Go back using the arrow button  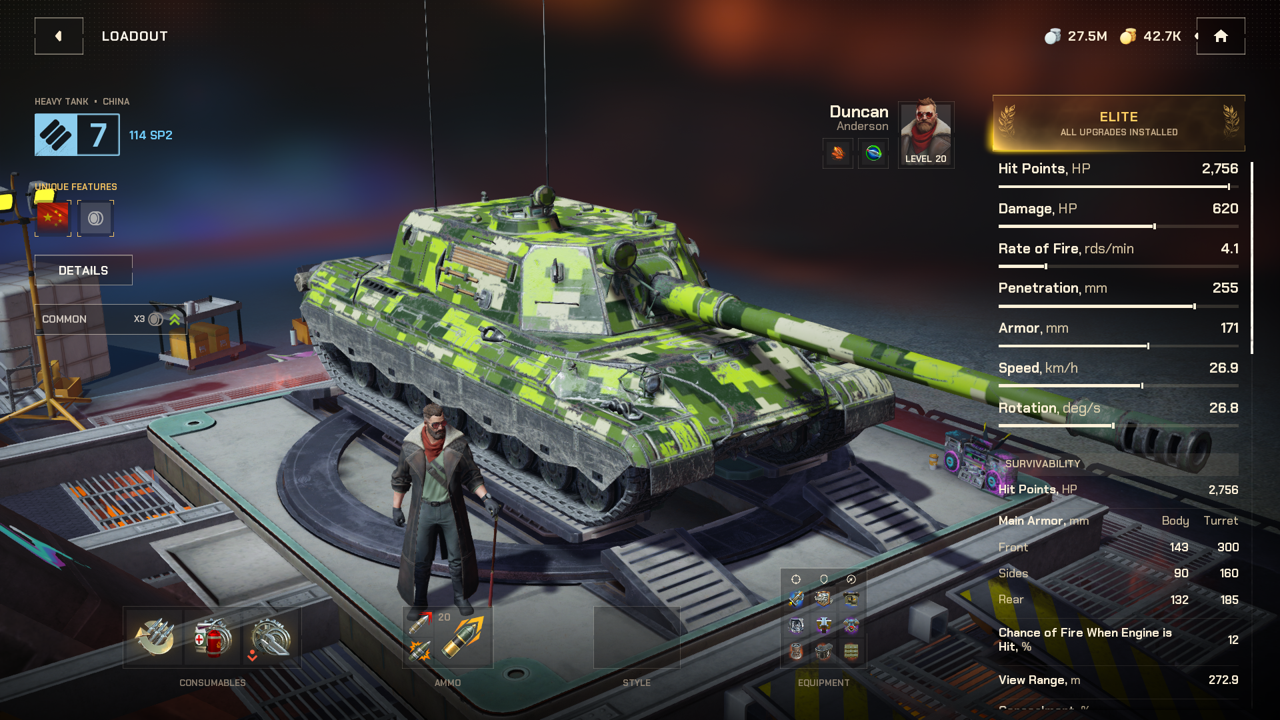click(x=58, y=35)
